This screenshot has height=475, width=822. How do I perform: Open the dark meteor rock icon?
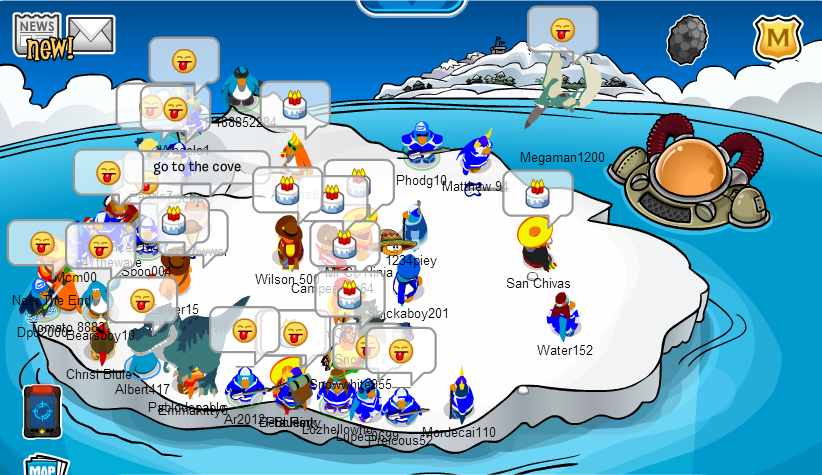coord(689,40)
